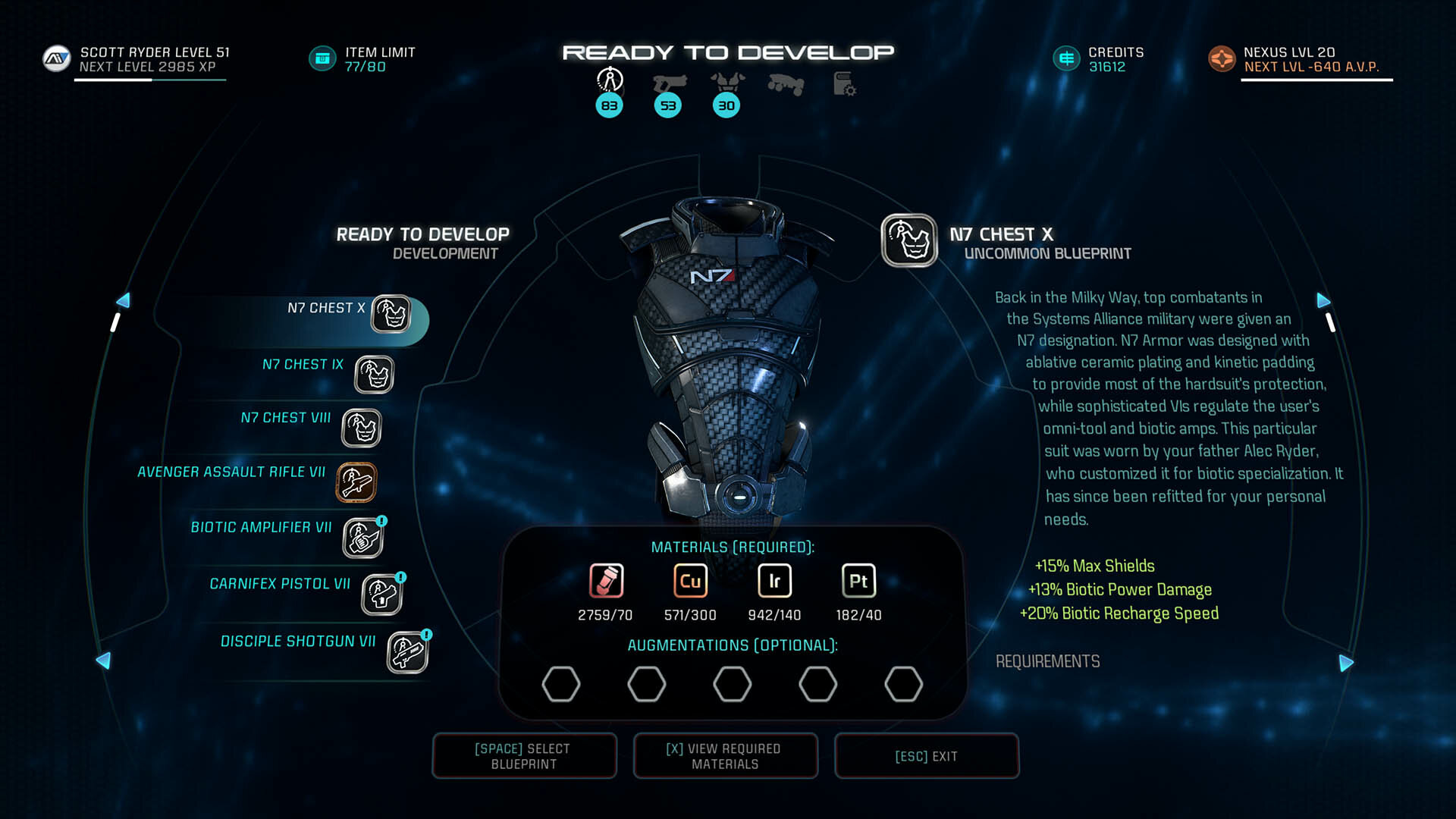The width and height of the screenshot is (1456, 819).
Task: Click the copper material icon
Action: [690, 582]
